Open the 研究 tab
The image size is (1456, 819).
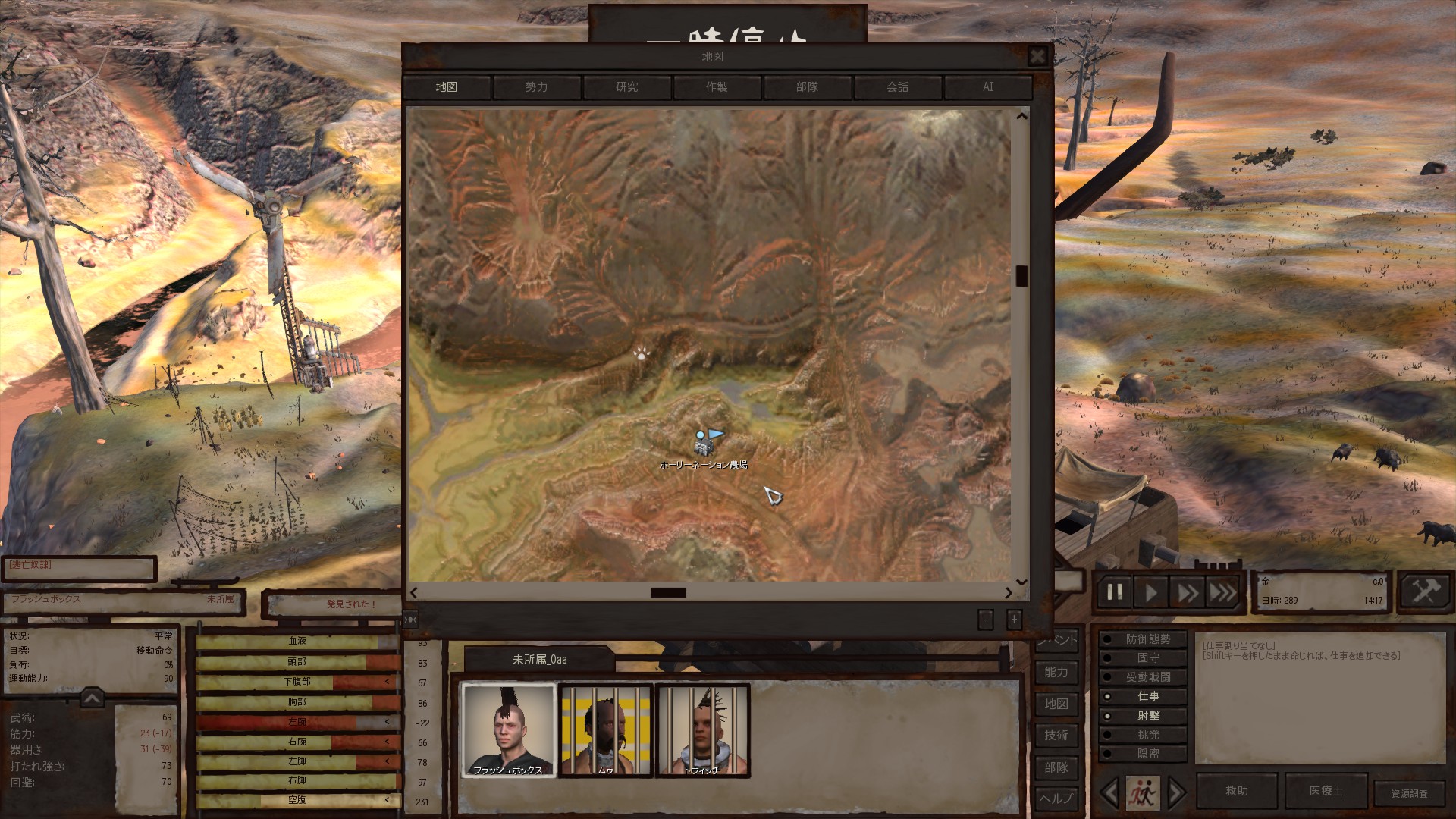626,87
